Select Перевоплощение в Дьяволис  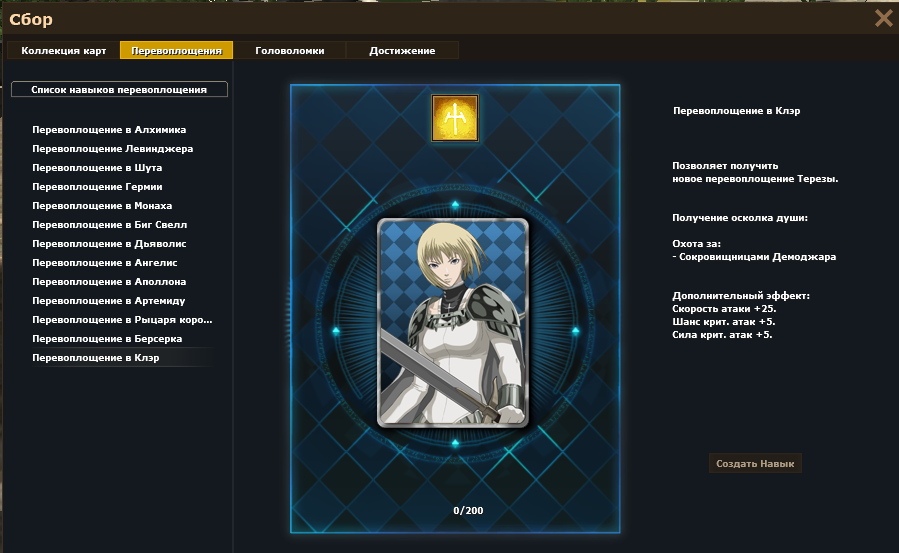109,244
